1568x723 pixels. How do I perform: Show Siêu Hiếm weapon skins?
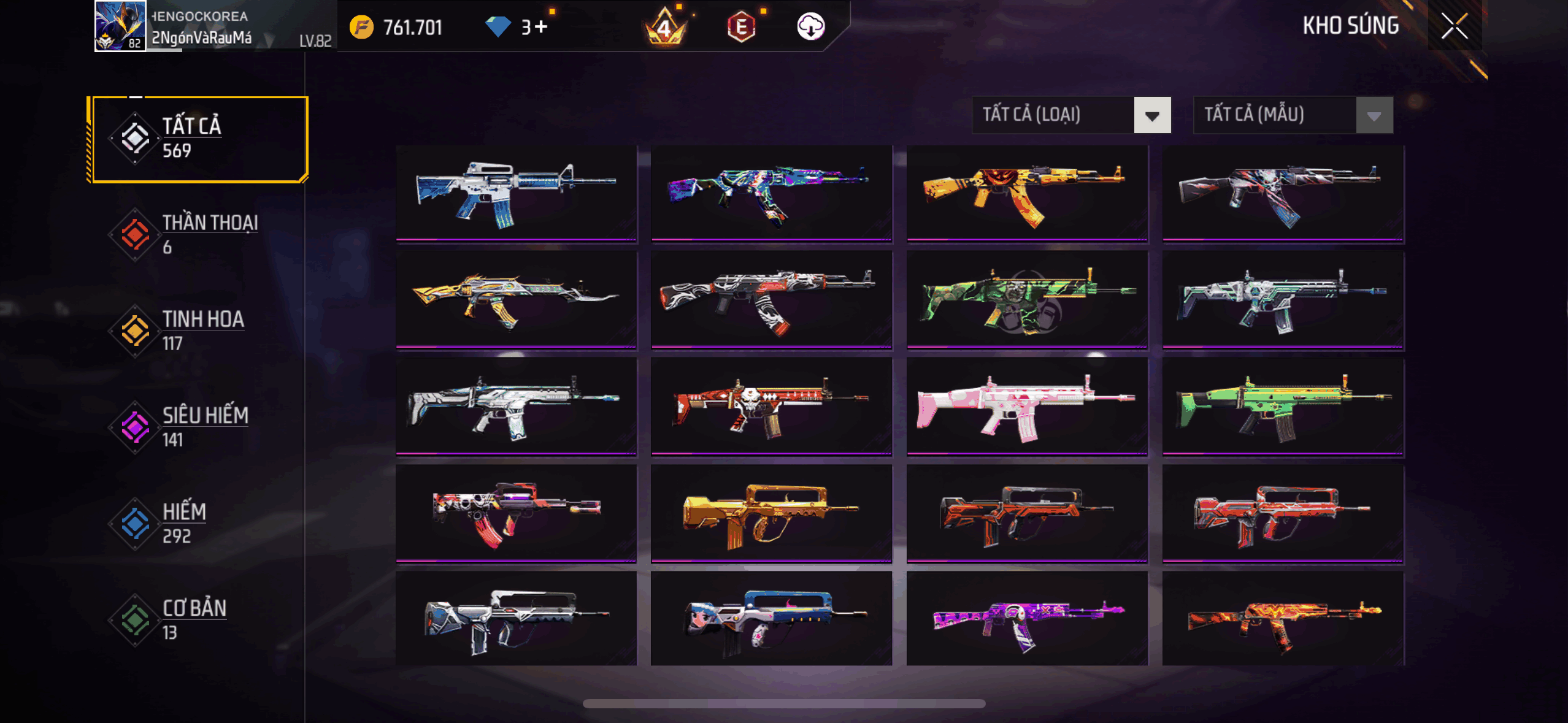point(198,427)
